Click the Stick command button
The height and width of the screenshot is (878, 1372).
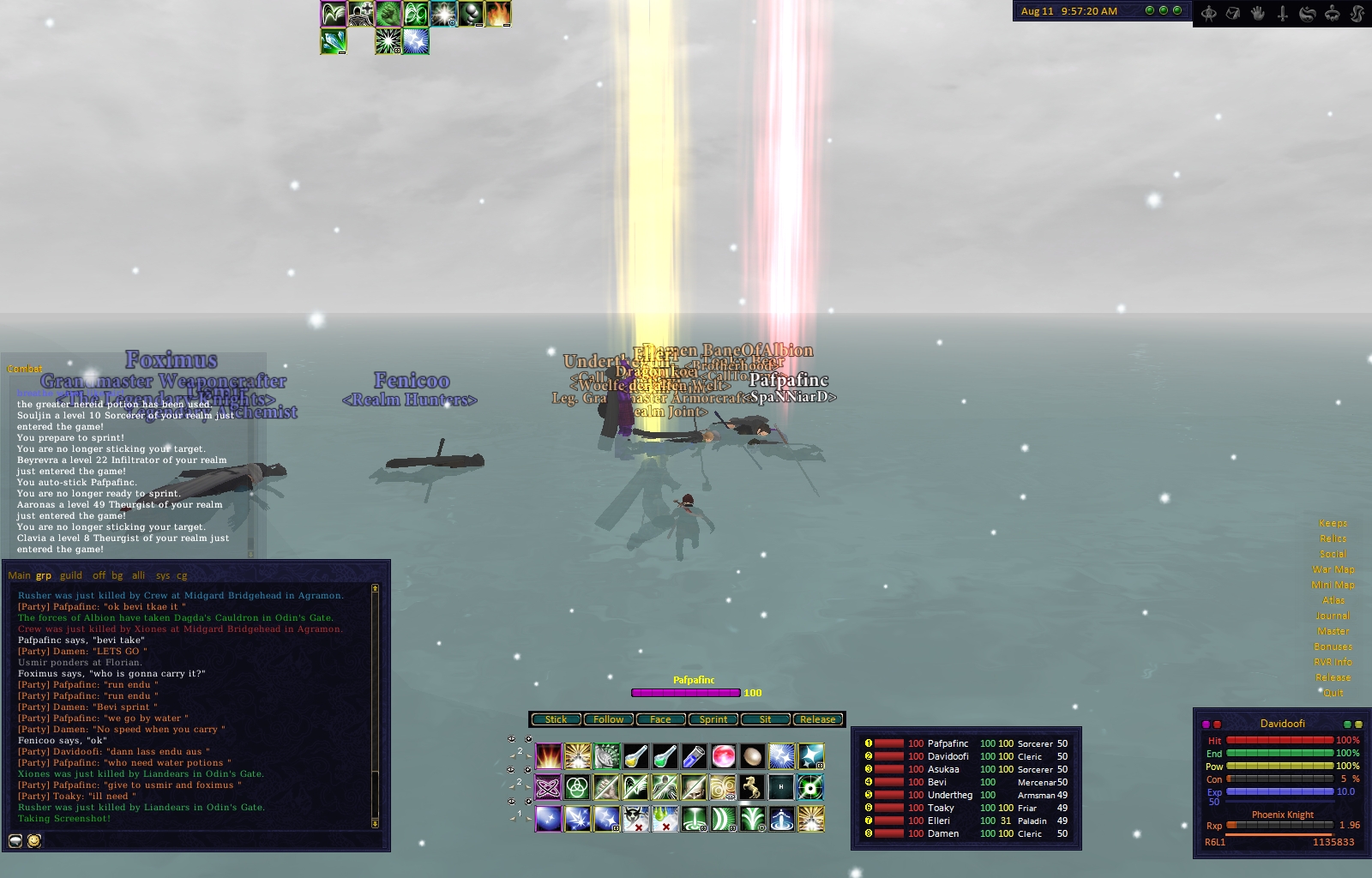[556, 719]
